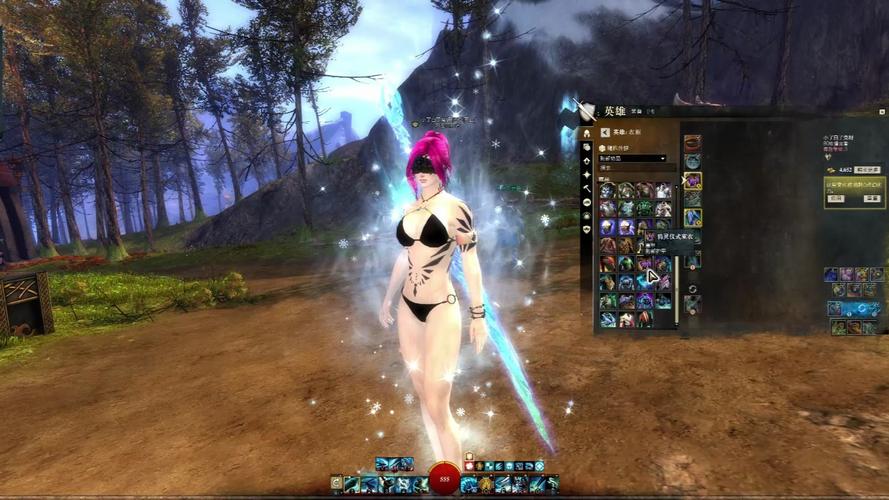The height and width of the screenshot is (500, 889).
Task: Activate the swap icon left of the skill bar
Action: 336,484
